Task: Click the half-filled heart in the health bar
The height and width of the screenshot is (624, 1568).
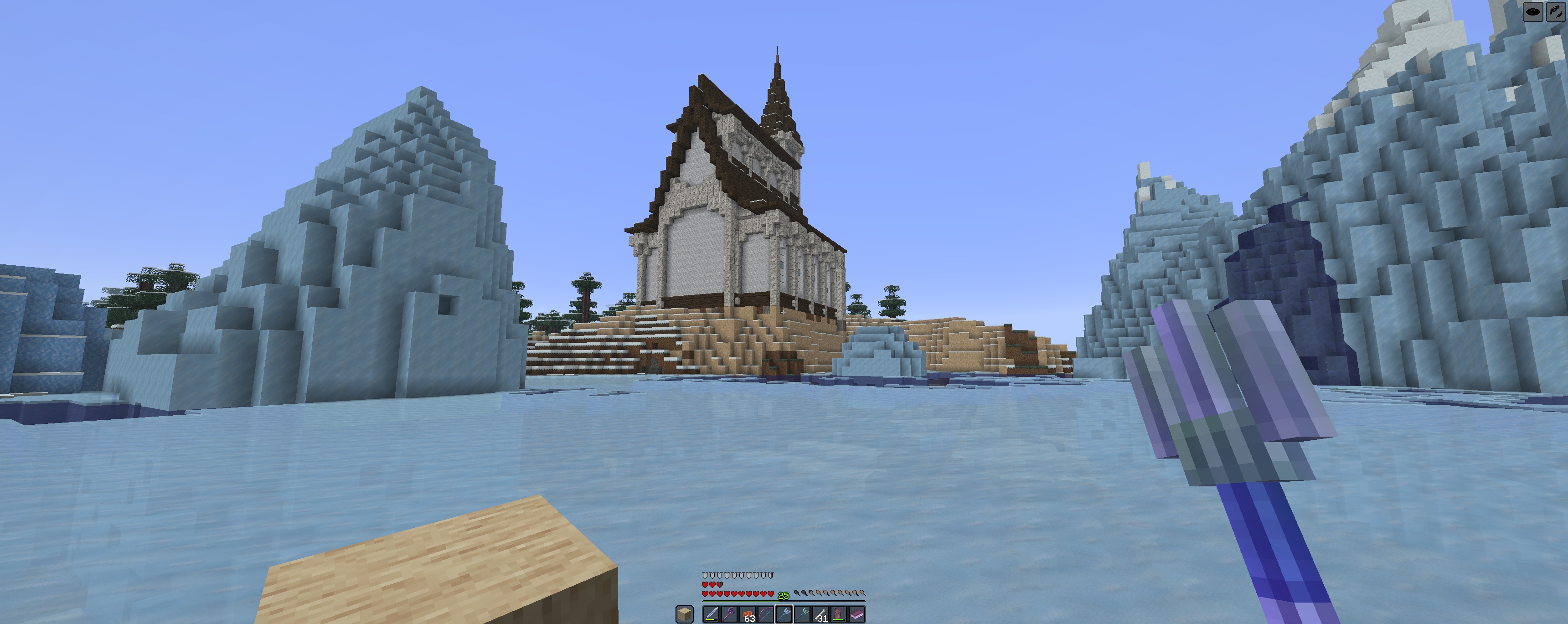Action: [x=720, y=585]
